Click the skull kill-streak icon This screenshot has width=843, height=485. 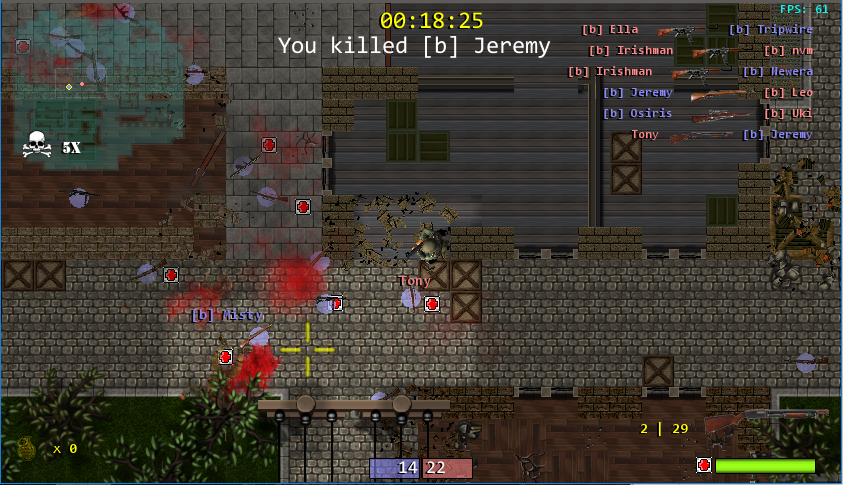(x=38, y=146)
